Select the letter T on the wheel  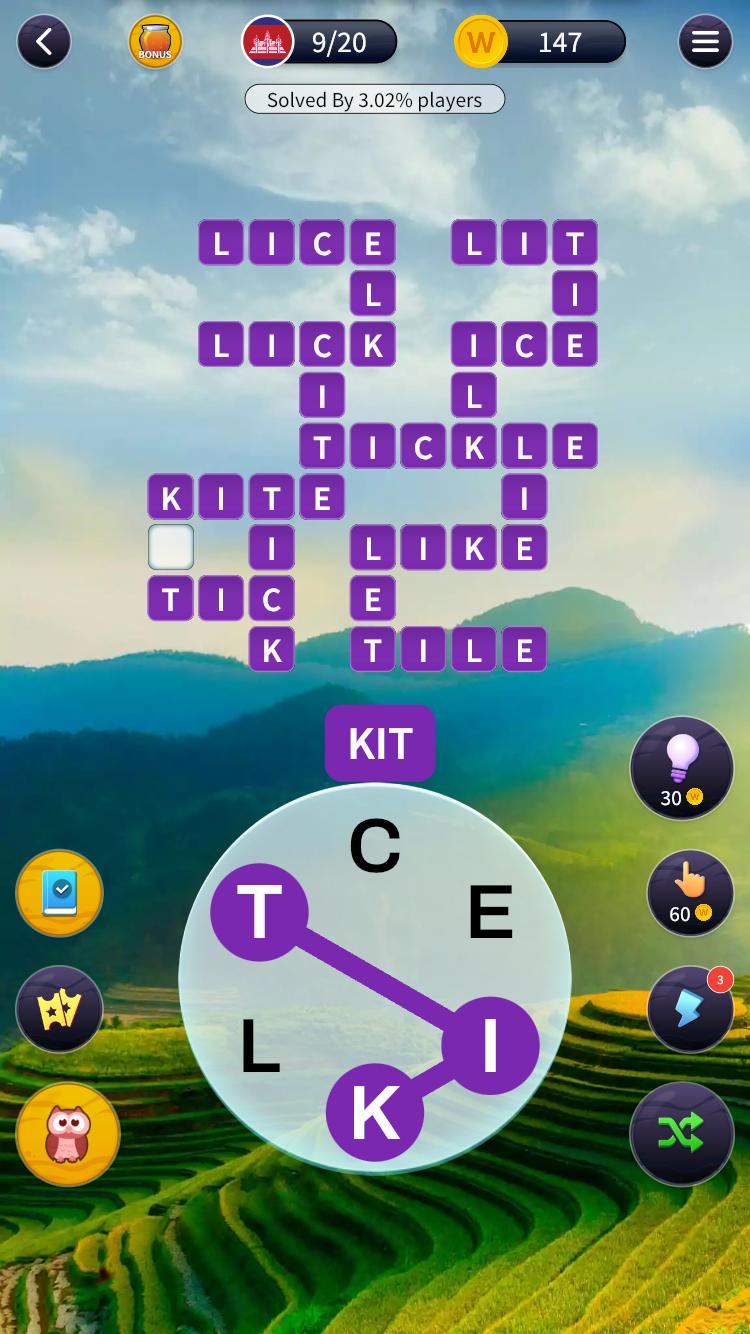pos(259,912)
